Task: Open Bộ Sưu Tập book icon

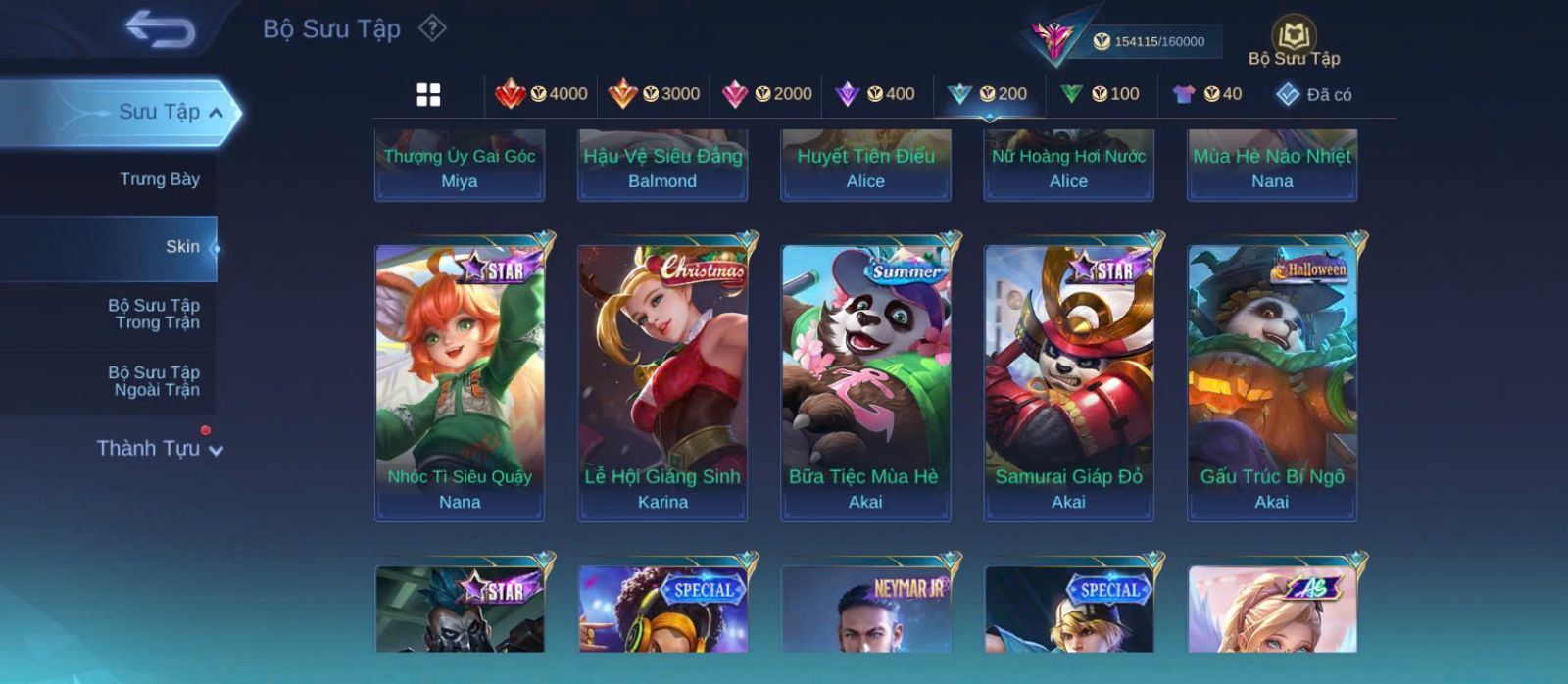Action: coord(1294,39)
